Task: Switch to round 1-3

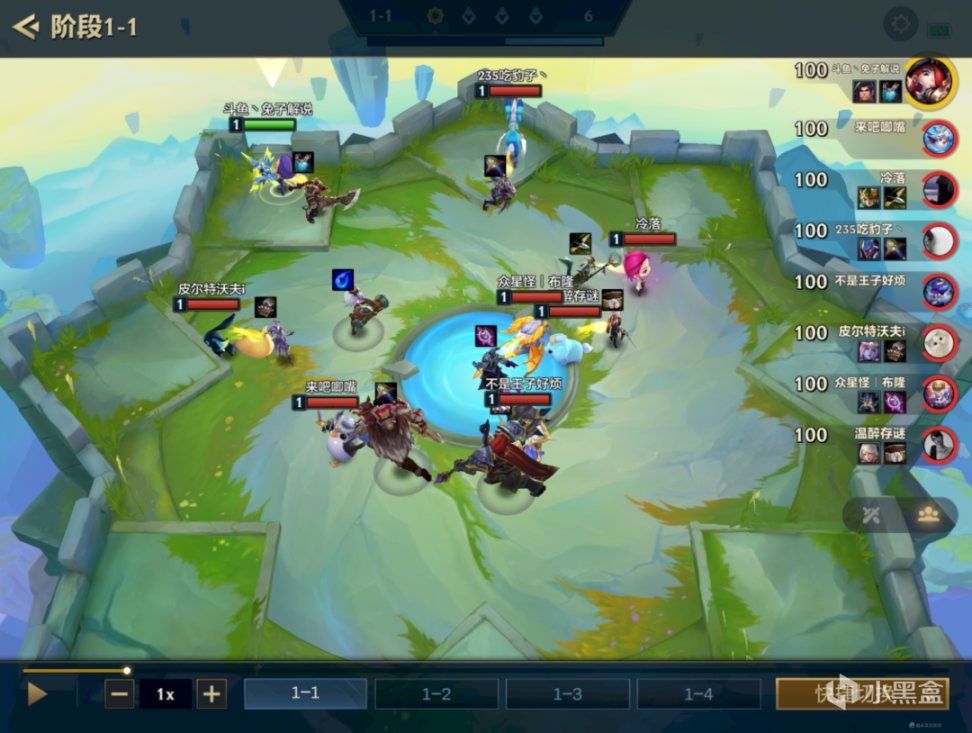Action: pyautogui.click(x=567, y=693)
